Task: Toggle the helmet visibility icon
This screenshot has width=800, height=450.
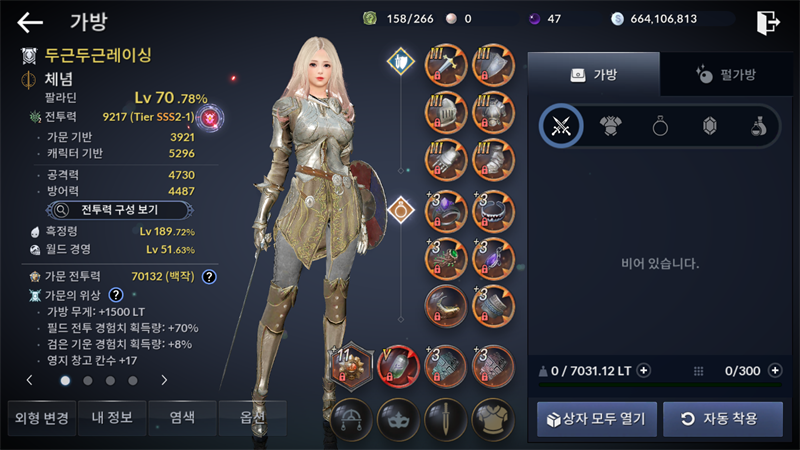Action: click(352, 418)
